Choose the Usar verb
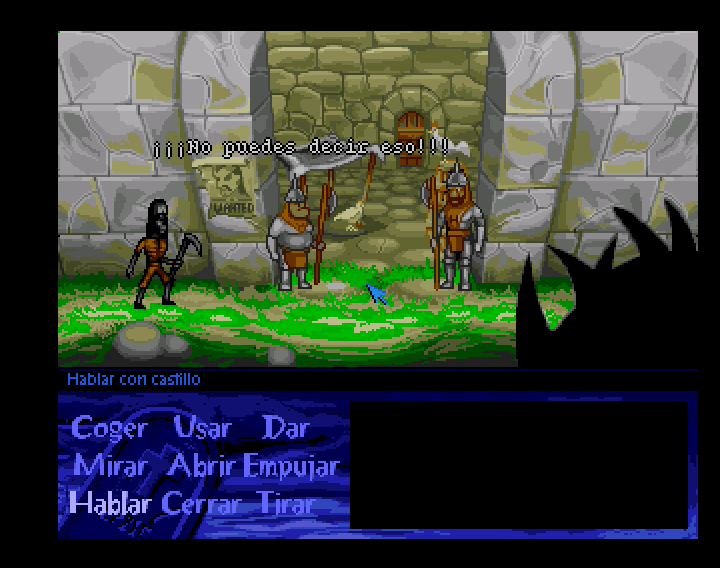This screenshot has height=568, width=720. 202,429
